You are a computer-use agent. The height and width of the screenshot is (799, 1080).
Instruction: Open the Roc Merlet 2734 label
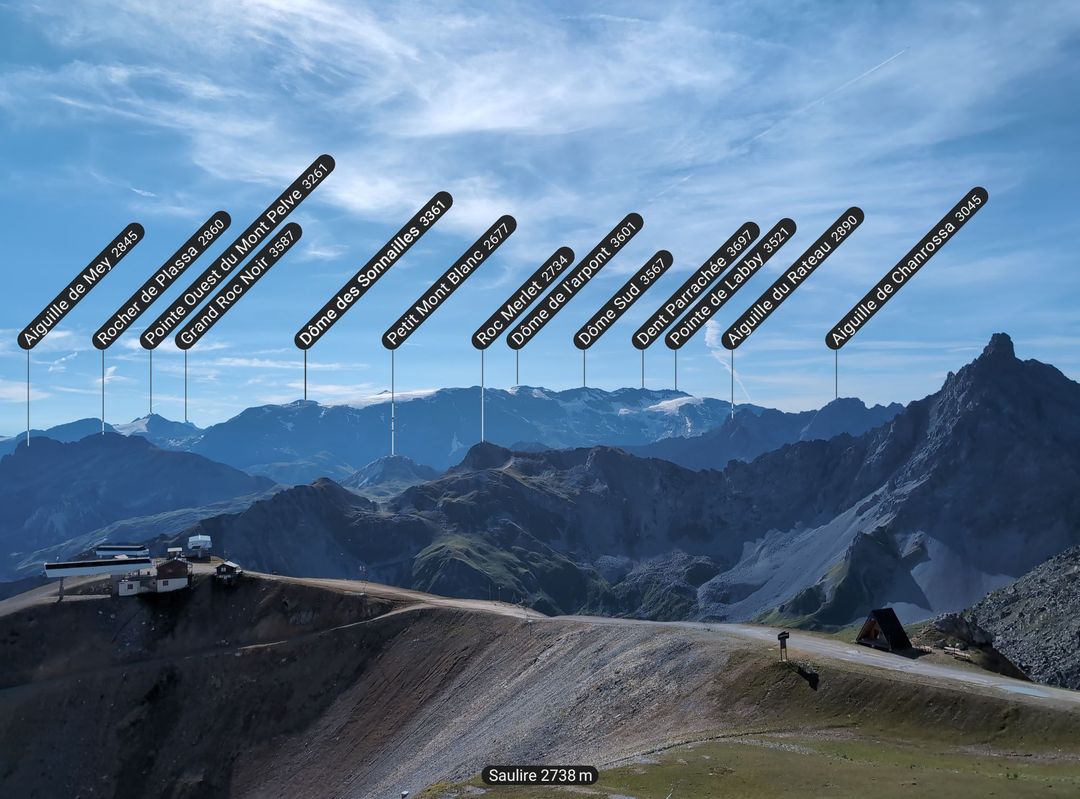pyautogui.click(x=523, y=298)
